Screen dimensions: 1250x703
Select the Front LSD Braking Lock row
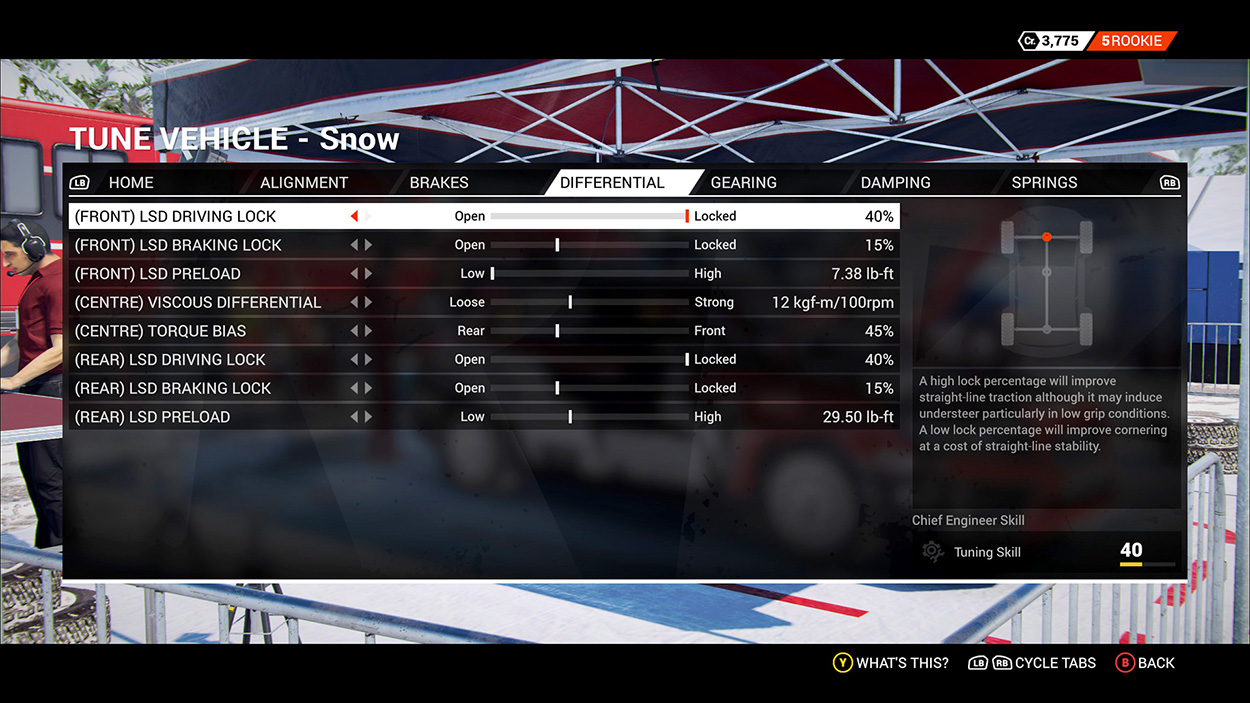click(178, 245)
